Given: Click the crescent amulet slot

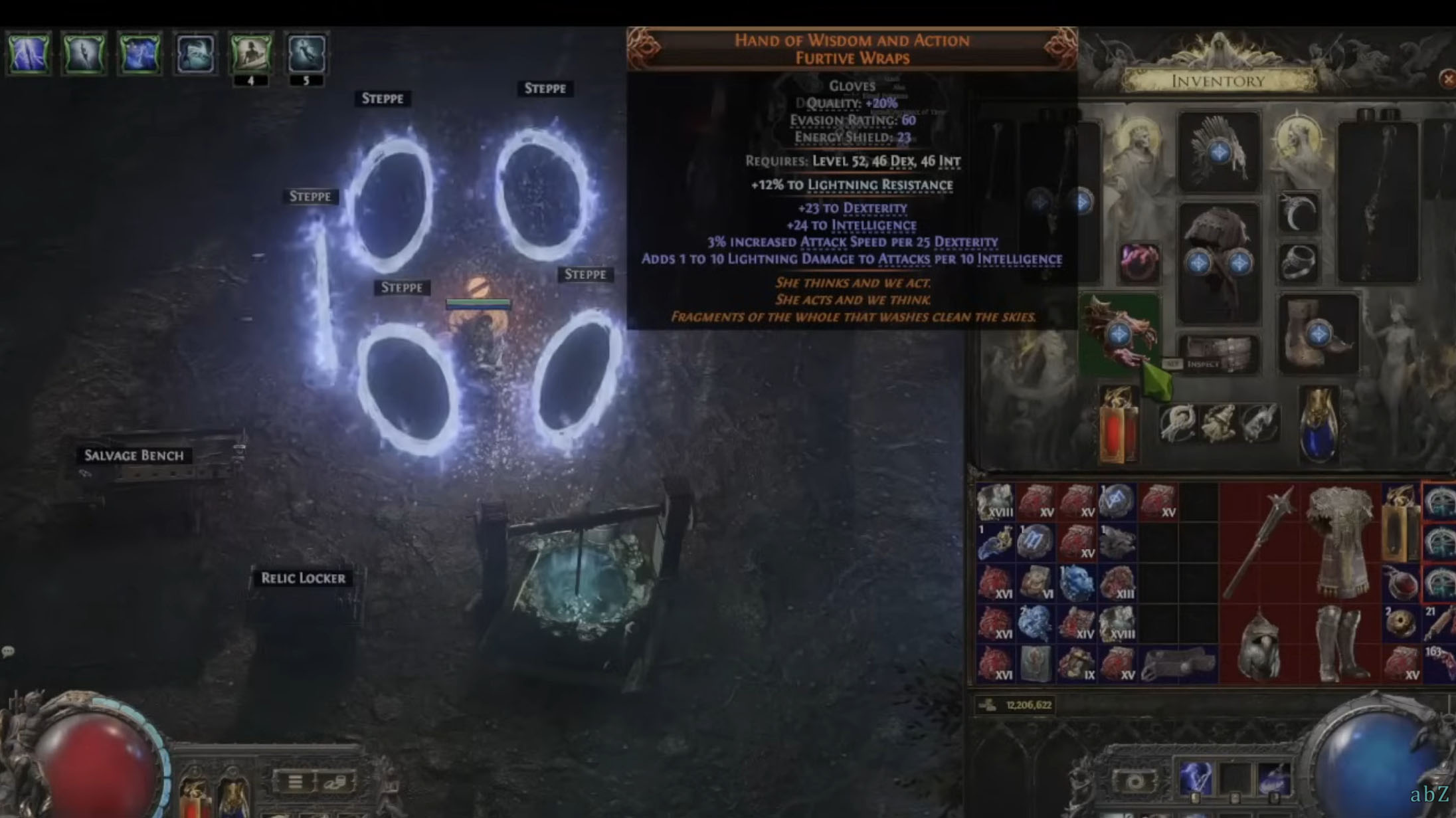Looking at the screenshot, I should [1298, 213].
